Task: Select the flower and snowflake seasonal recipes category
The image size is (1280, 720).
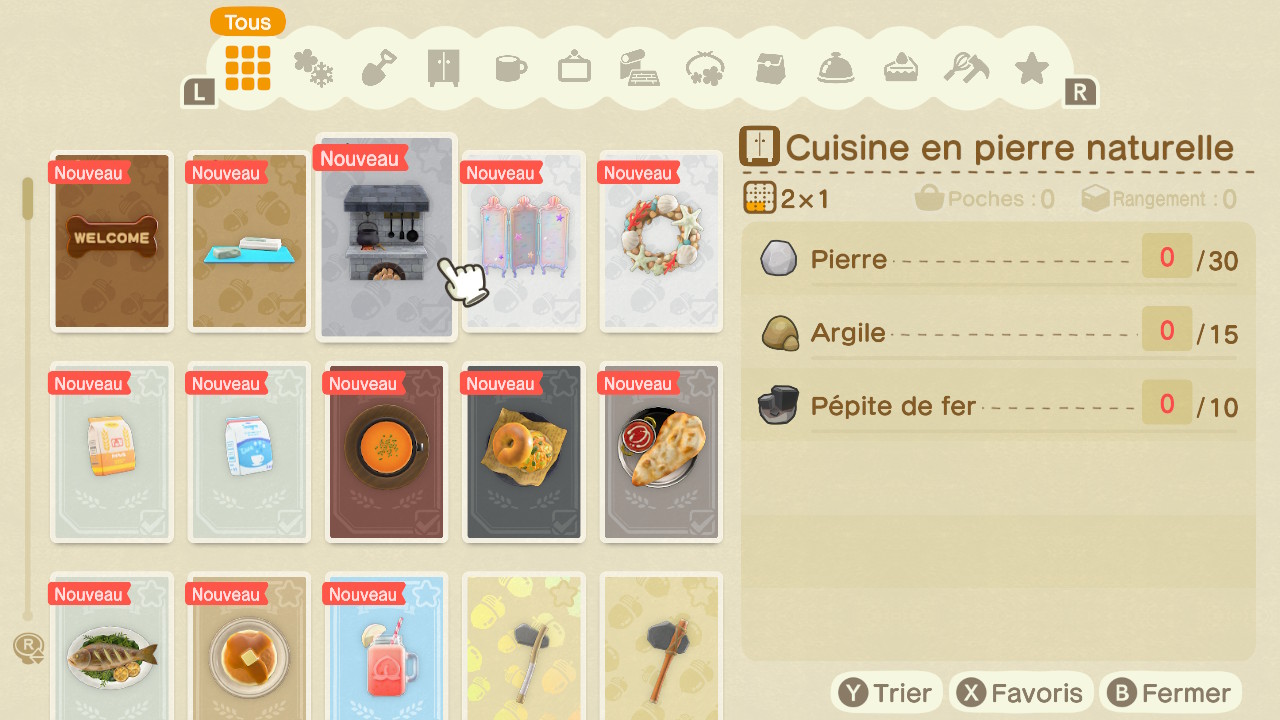Action: (312, 68)
